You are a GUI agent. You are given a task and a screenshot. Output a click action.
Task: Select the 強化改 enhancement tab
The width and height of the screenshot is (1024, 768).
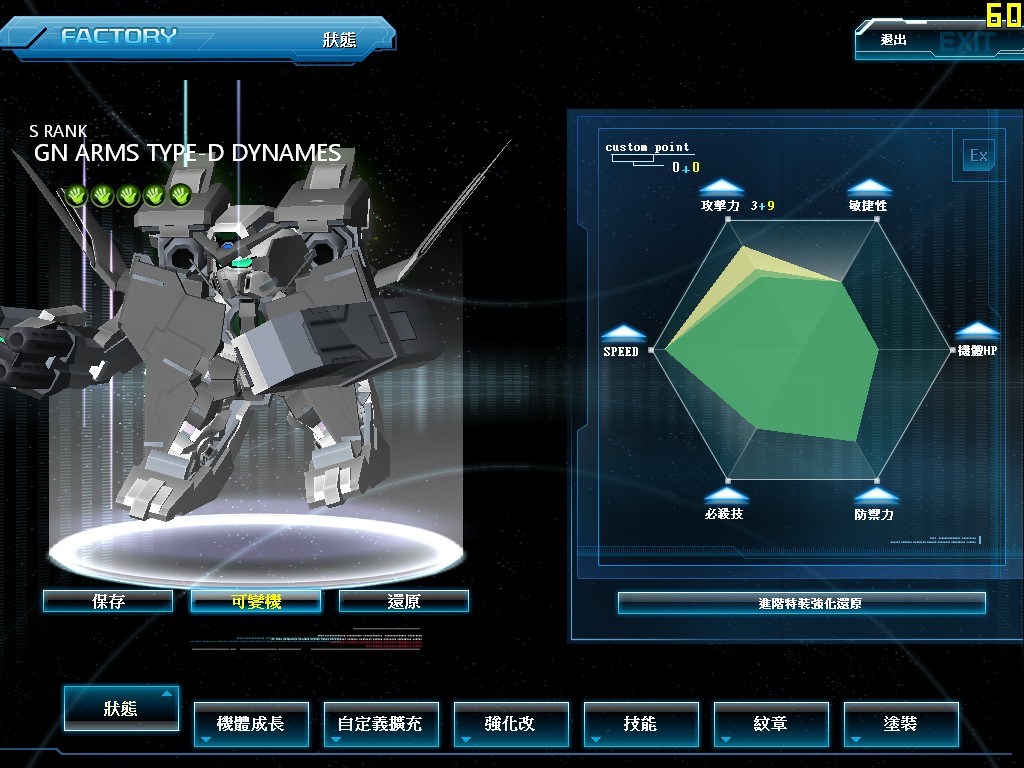pyautogui.click(x=511, y=723)
